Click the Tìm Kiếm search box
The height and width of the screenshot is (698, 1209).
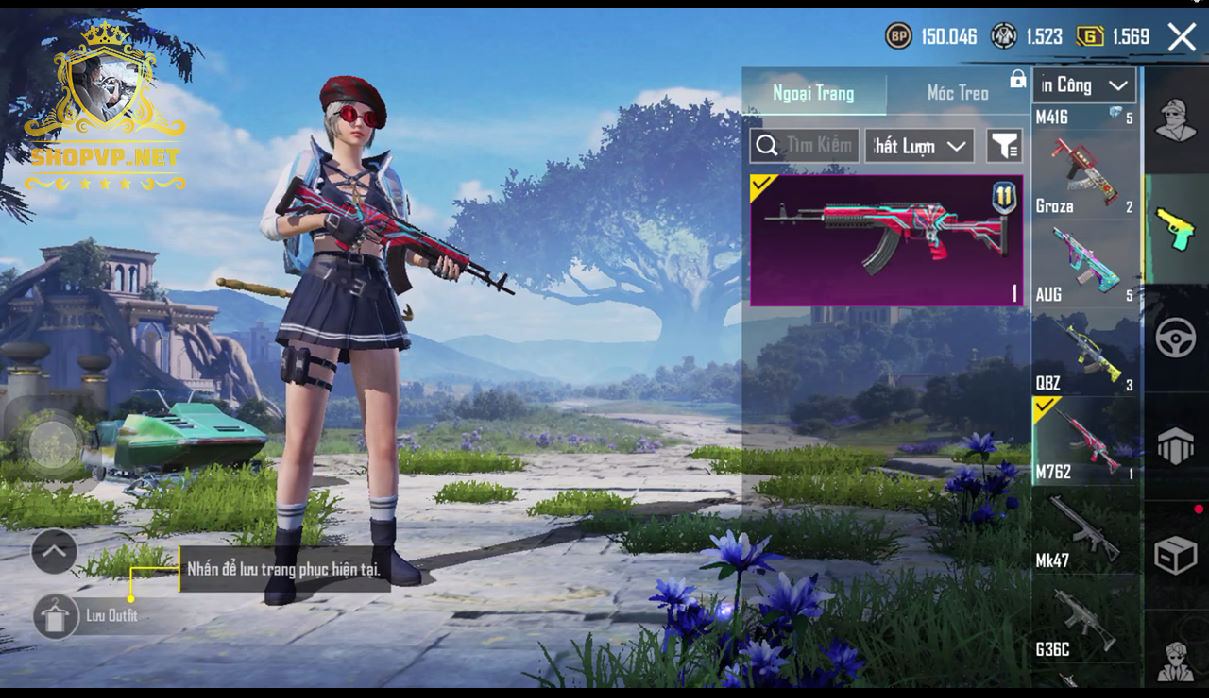804,146
